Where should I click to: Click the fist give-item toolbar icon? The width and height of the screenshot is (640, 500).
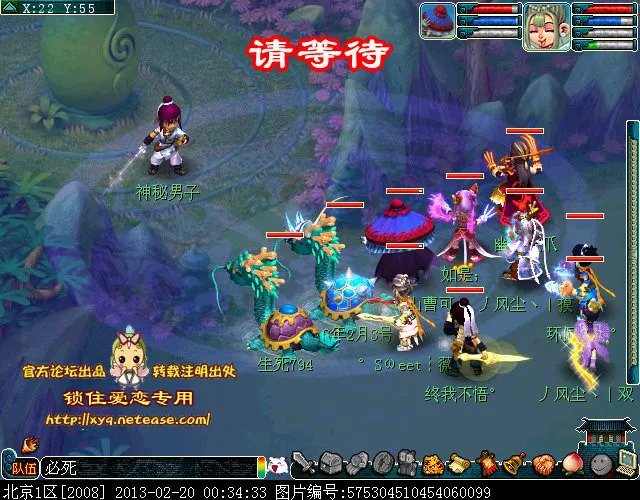(x=357, y=464)
